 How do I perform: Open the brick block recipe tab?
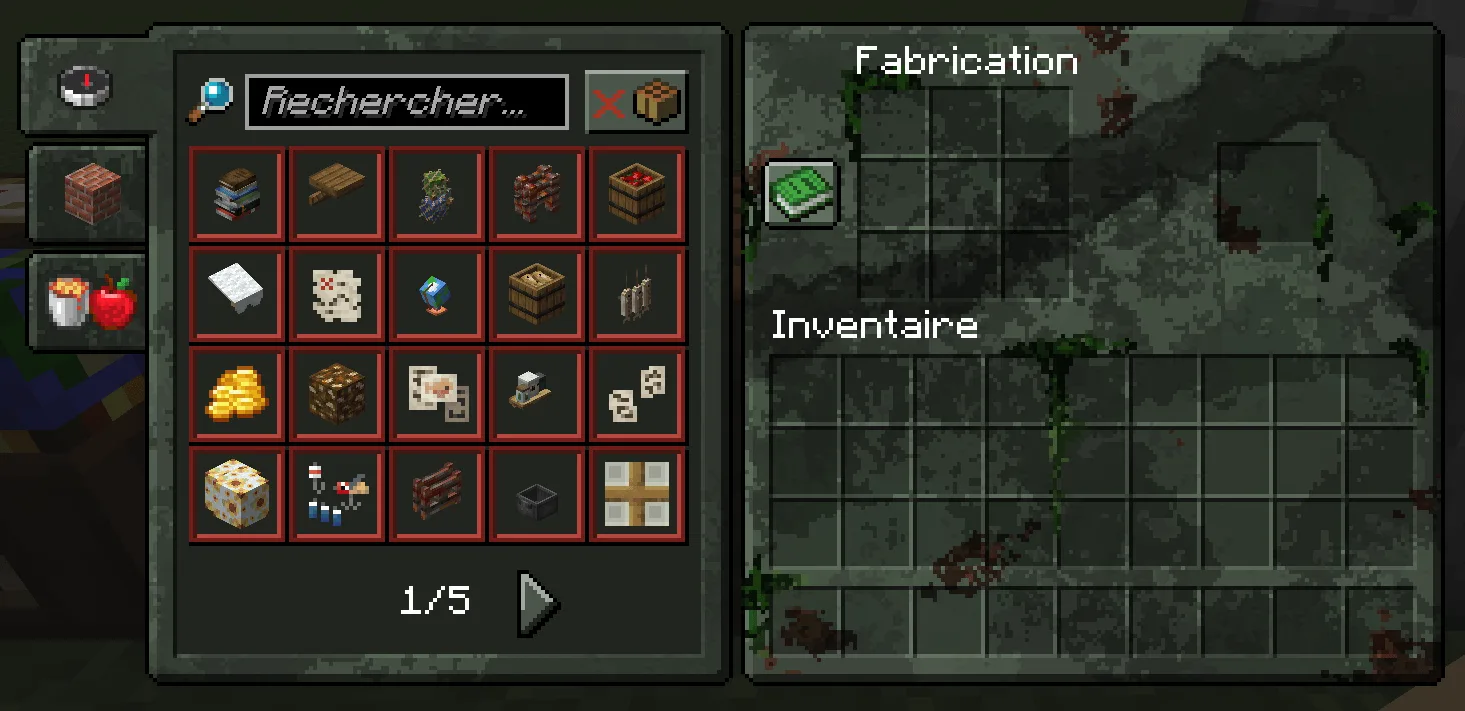tap(92, 192)
